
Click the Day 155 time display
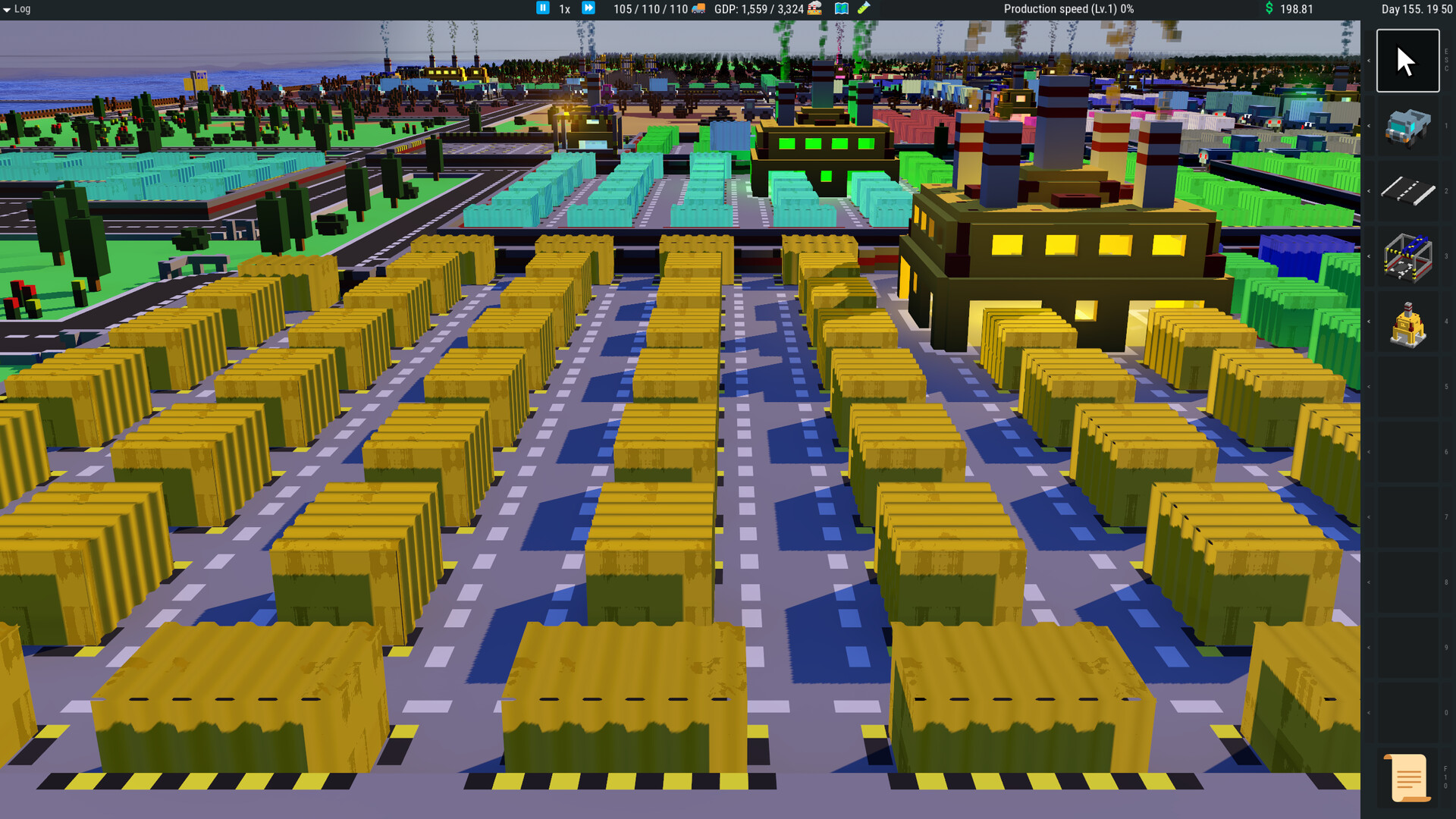1417,9
